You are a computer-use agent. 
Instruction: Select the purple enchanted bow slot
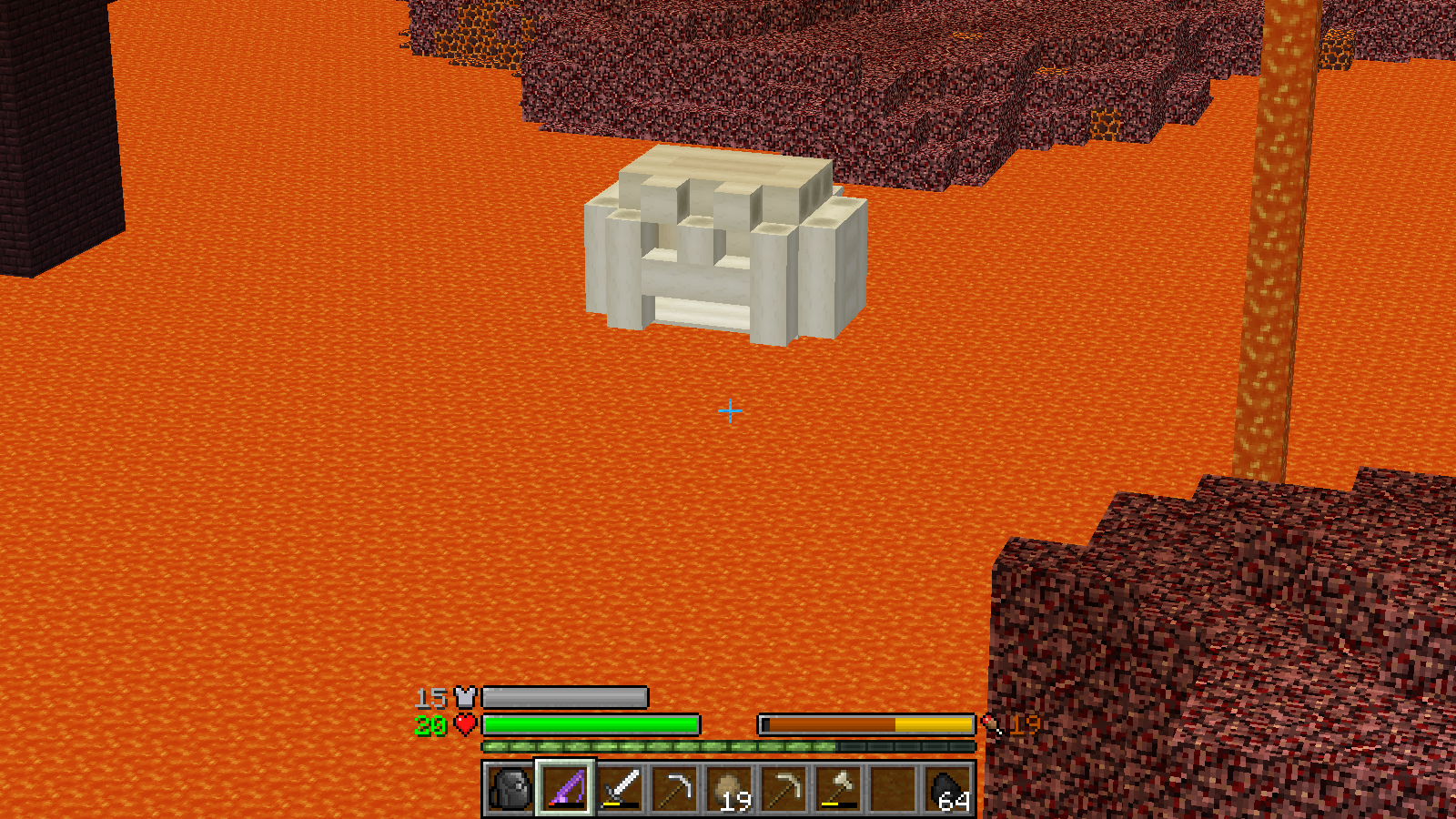[x=565, y=788]
